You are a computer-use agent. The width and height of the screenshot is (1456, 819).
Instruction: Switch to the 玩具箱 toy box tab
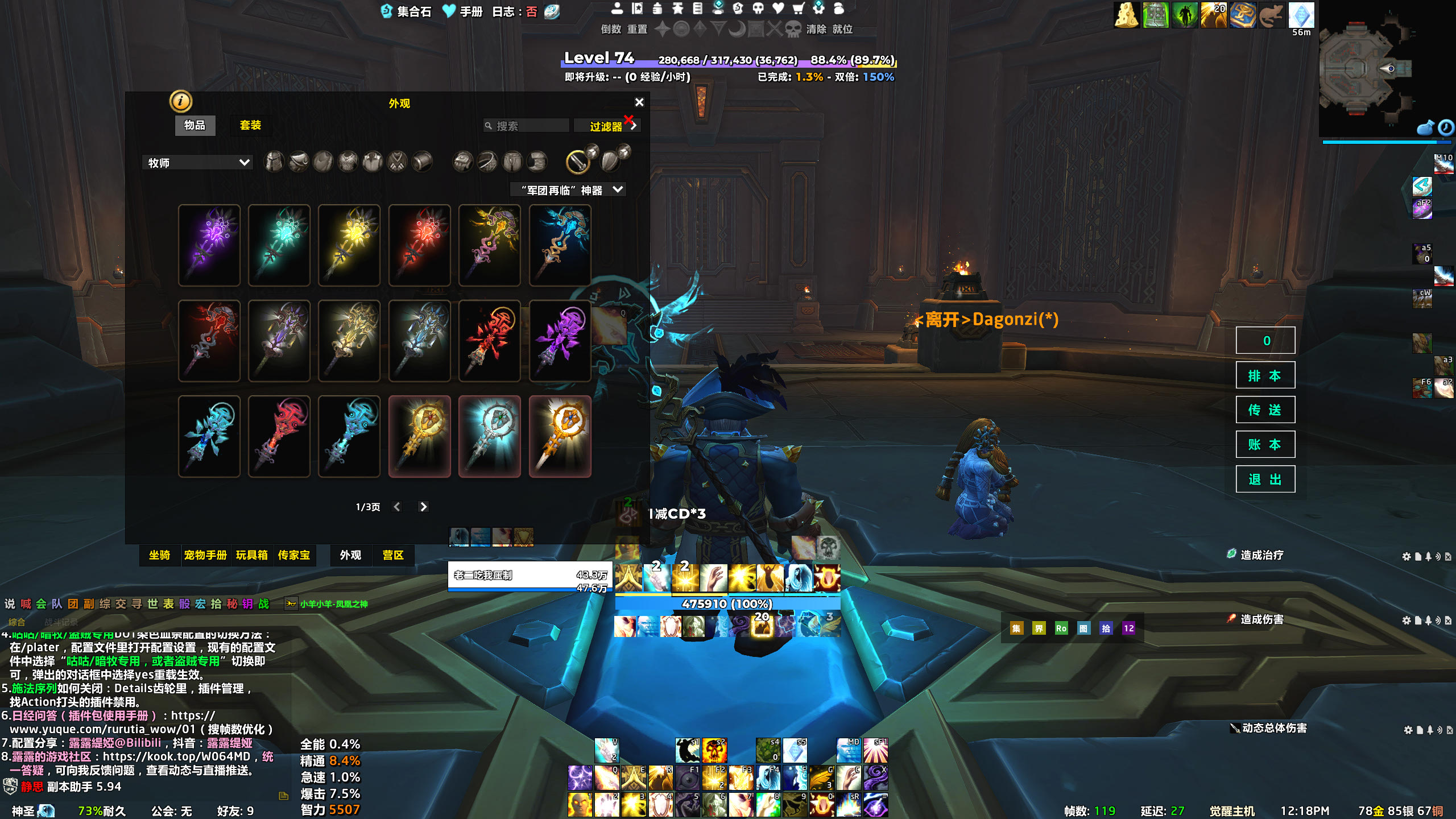[x=251, y=555]
